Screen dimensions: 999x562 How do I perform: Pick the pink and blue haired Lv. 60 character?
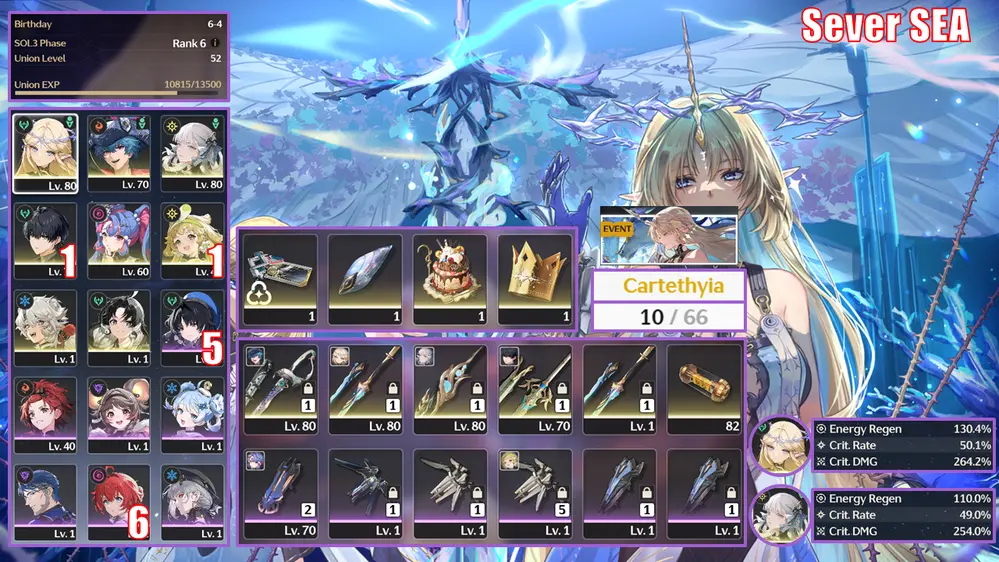(x=119, y=240)
